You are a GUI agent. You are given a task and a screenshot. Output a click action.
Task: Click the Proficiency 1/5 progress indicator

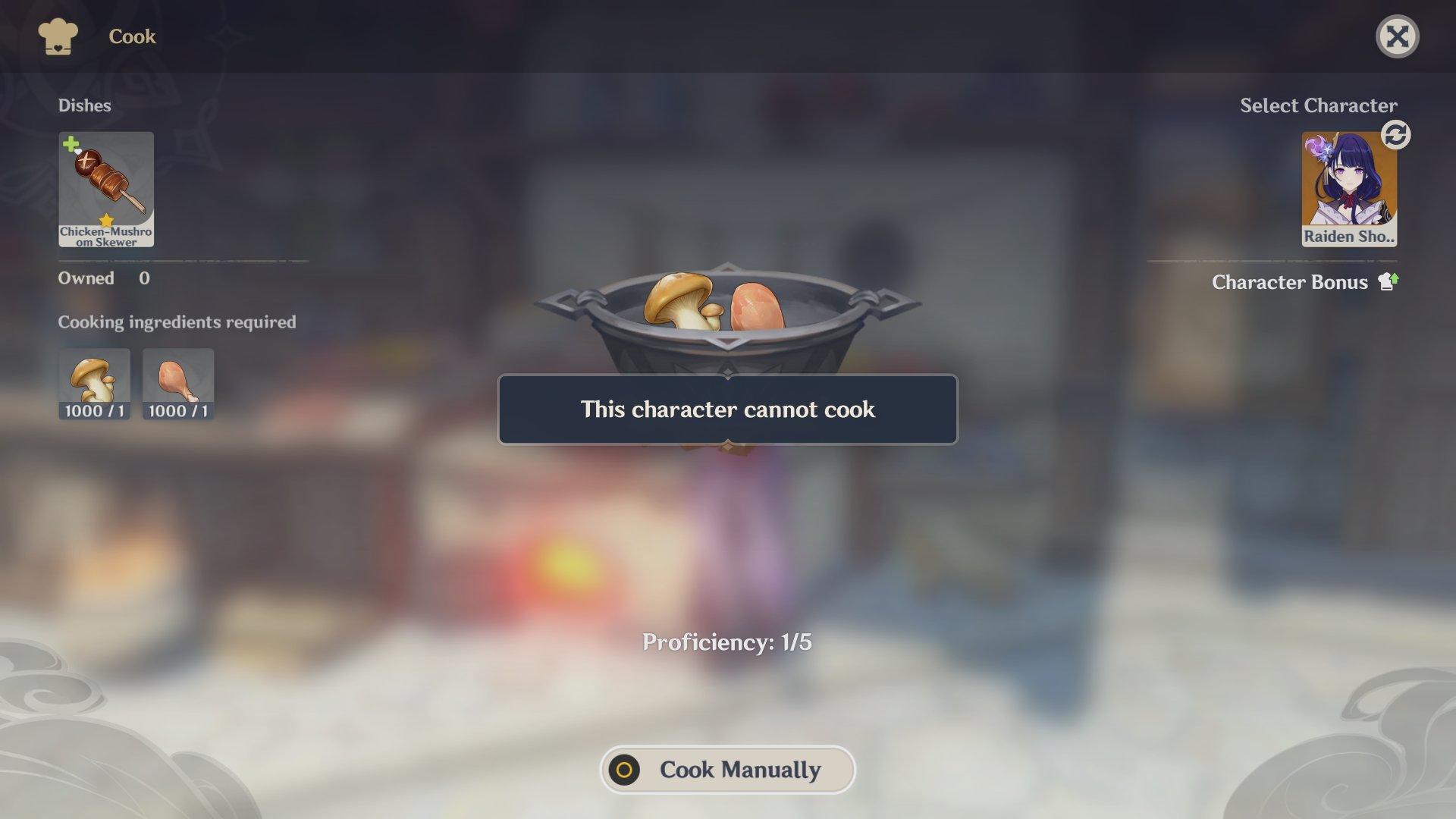point(726,641)
